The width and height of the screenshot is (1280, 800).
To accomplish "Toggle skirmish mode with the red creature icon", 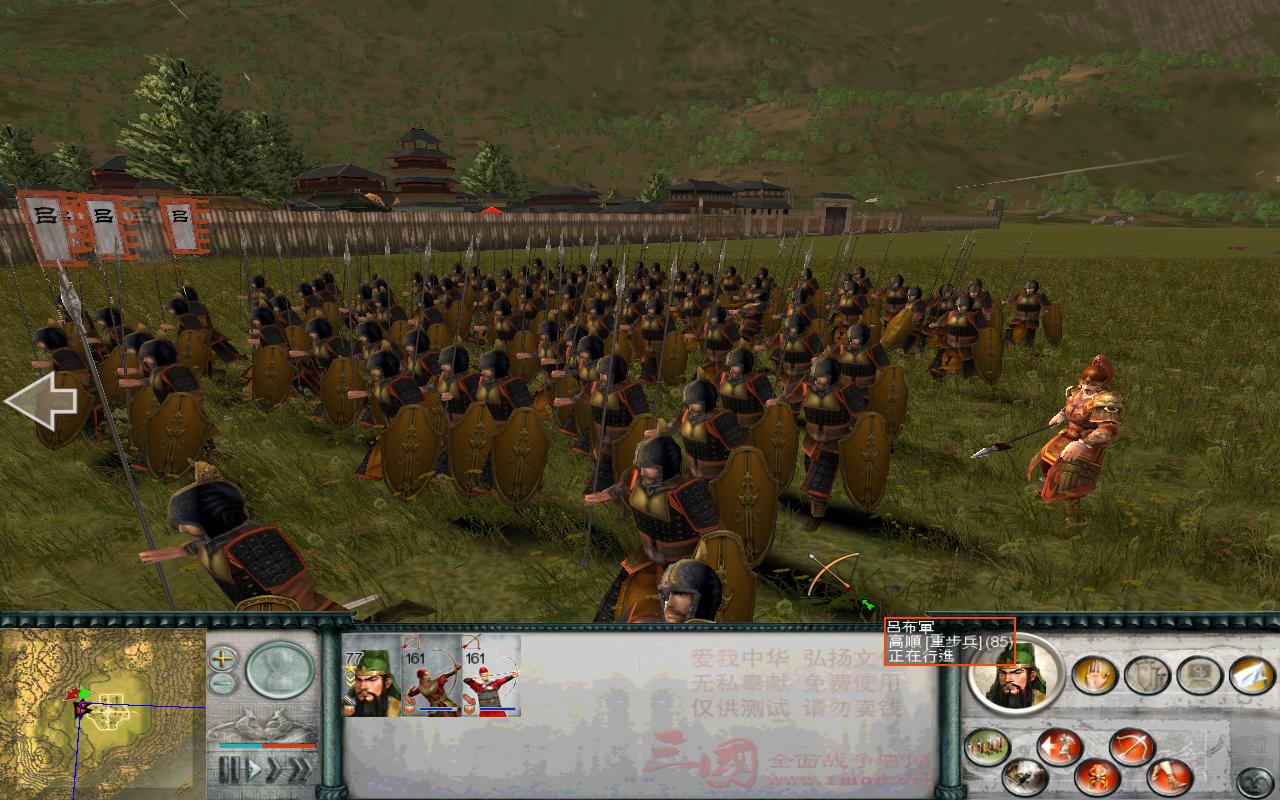I will pos(1095,779).
